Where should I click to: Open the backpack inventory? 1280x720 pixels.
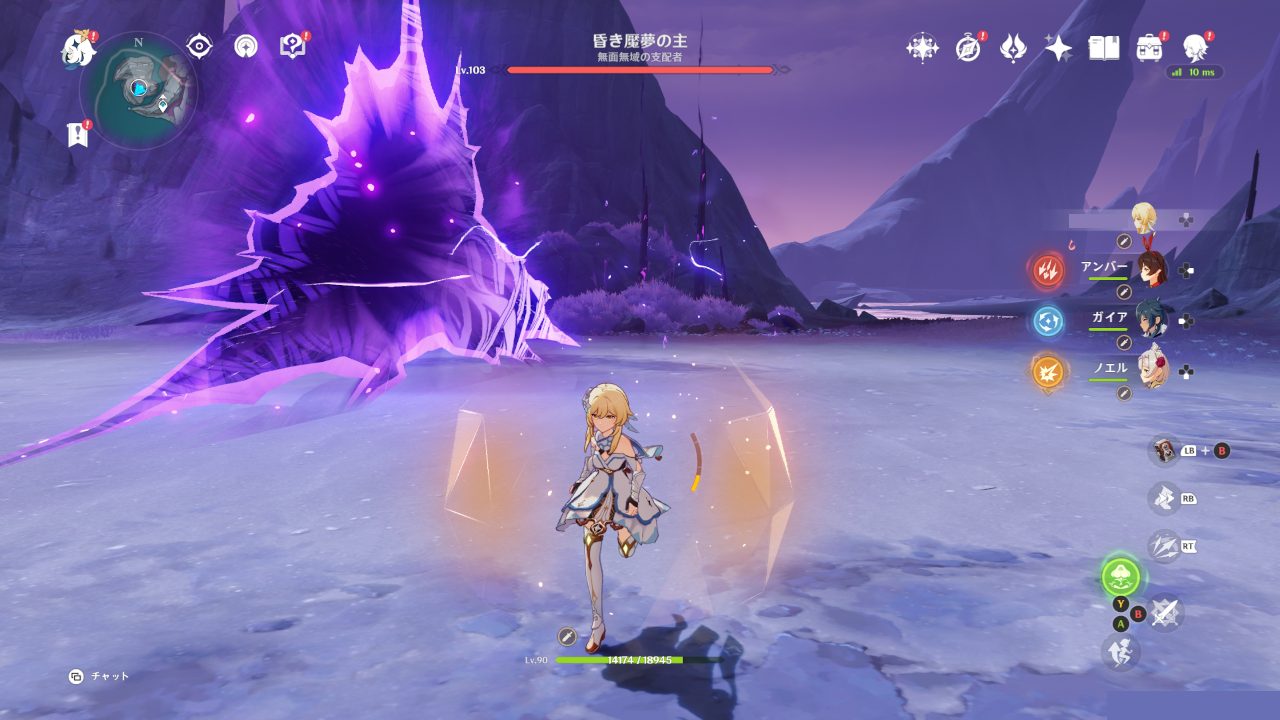point(1149,48)
